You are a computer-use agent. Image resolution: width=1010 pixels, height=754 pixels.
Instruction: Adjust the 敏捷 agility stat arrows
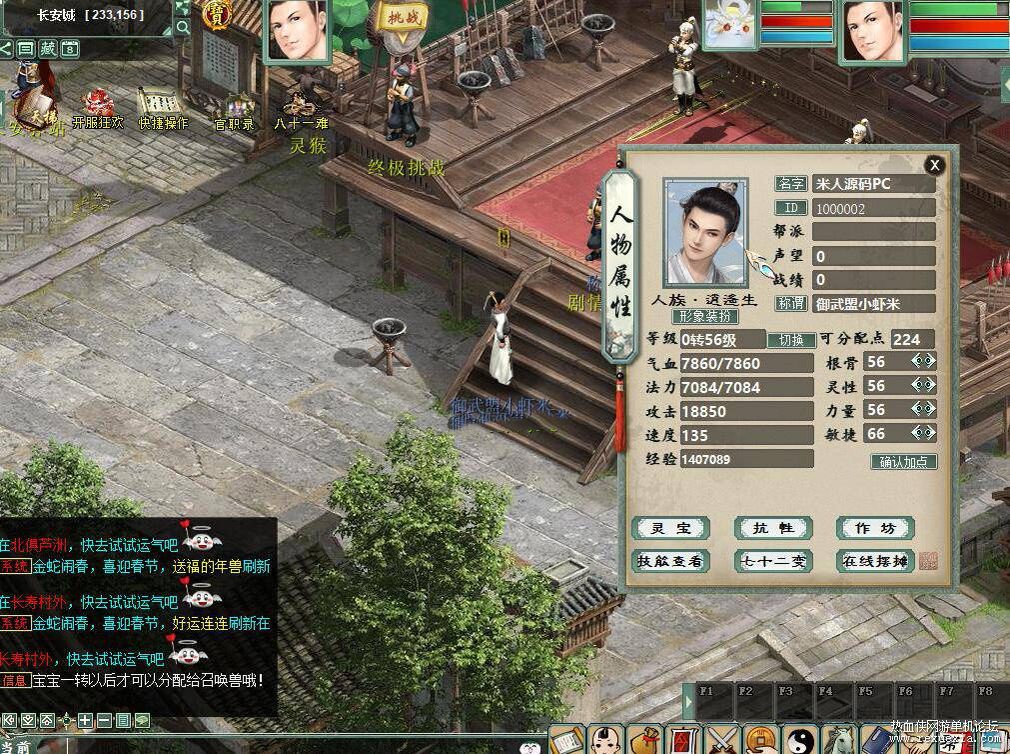tap(923, 433)
